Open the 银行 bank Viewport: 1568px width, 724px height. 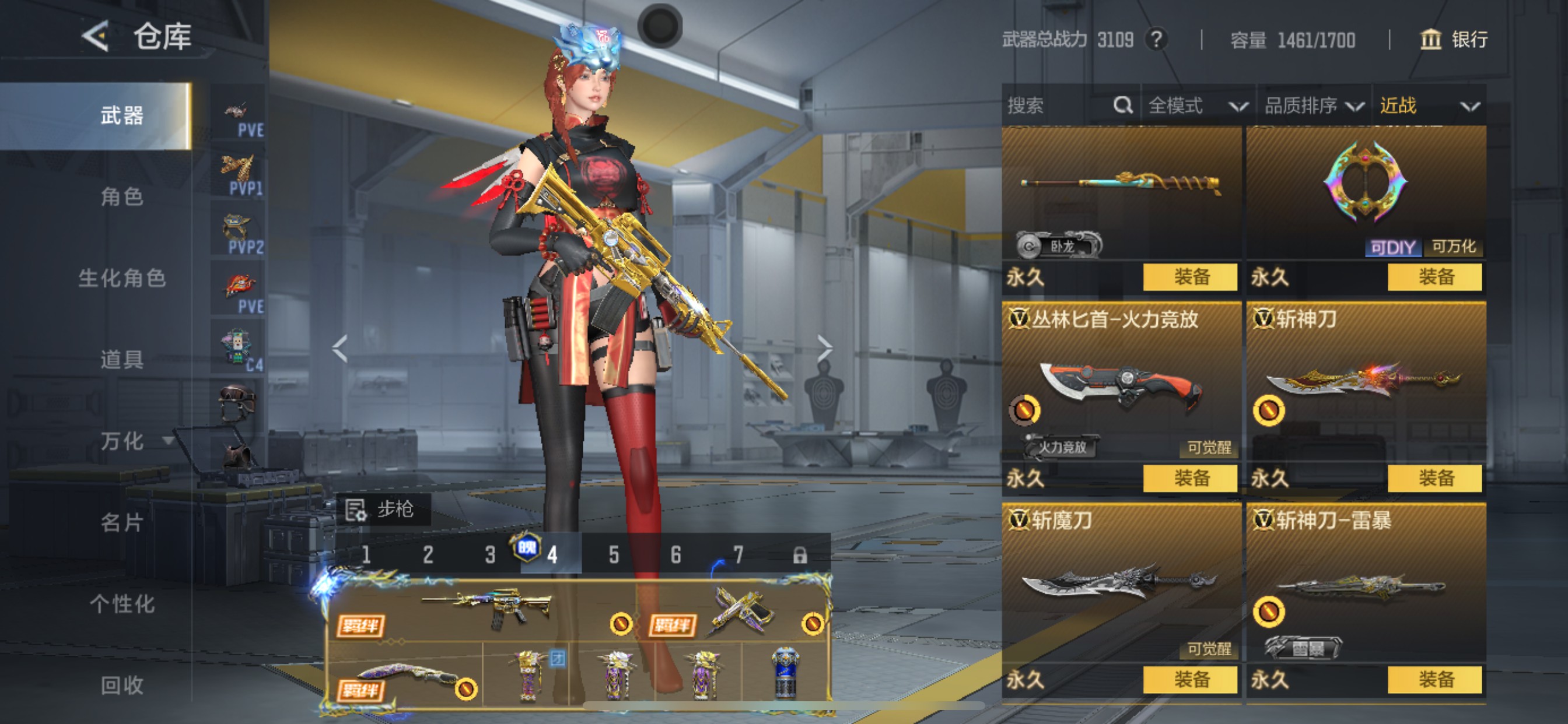[1454, 40]
